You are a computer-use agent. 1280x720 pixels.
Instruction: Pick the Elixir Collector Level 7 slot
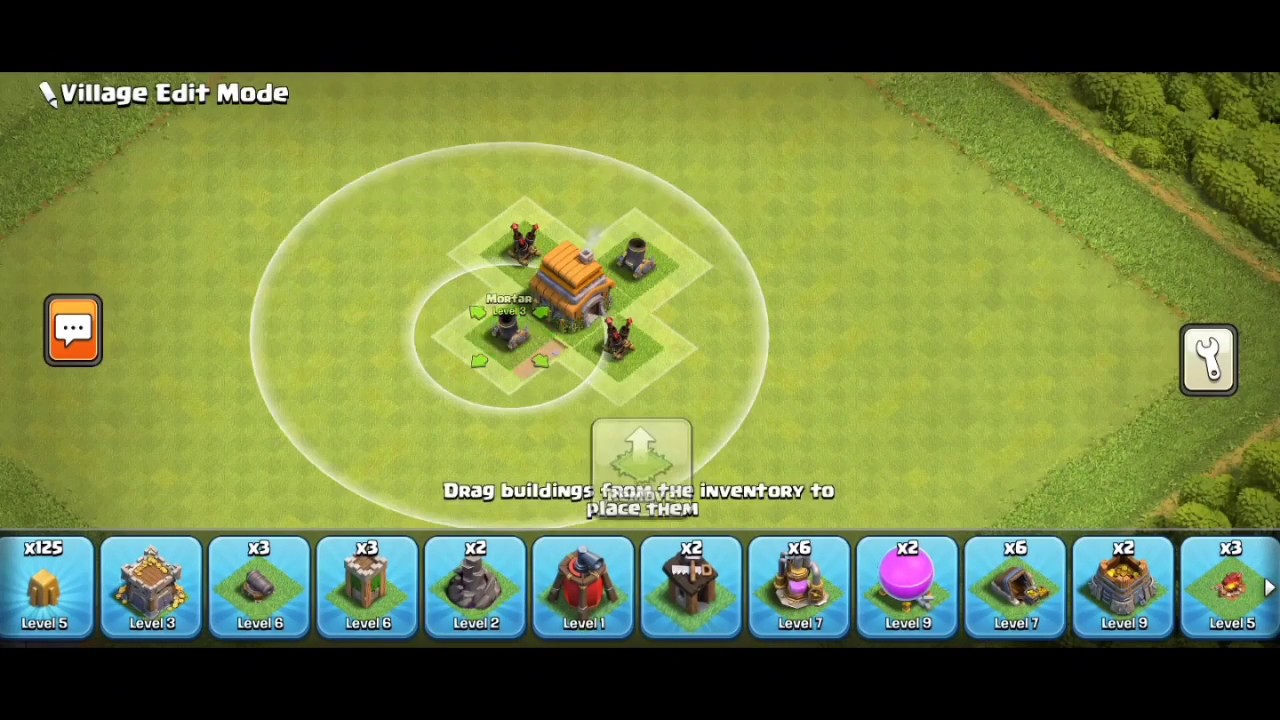click(x=800, y=587)
